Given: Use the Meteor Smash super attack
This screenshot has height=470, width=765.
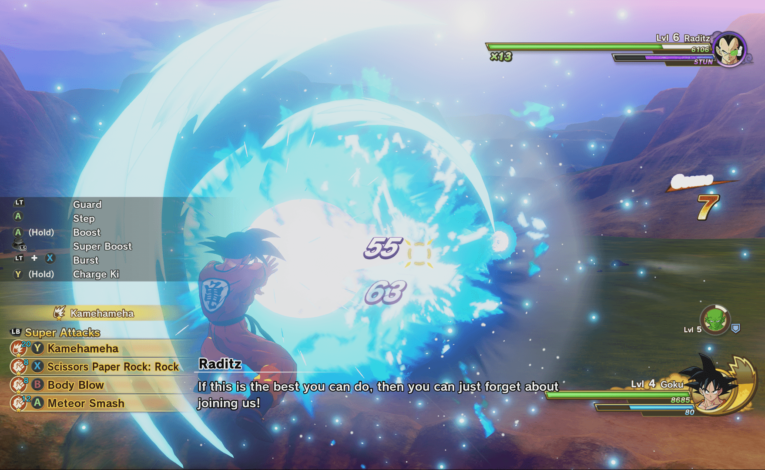Looking at the screenshot, I should pos(86,403).
